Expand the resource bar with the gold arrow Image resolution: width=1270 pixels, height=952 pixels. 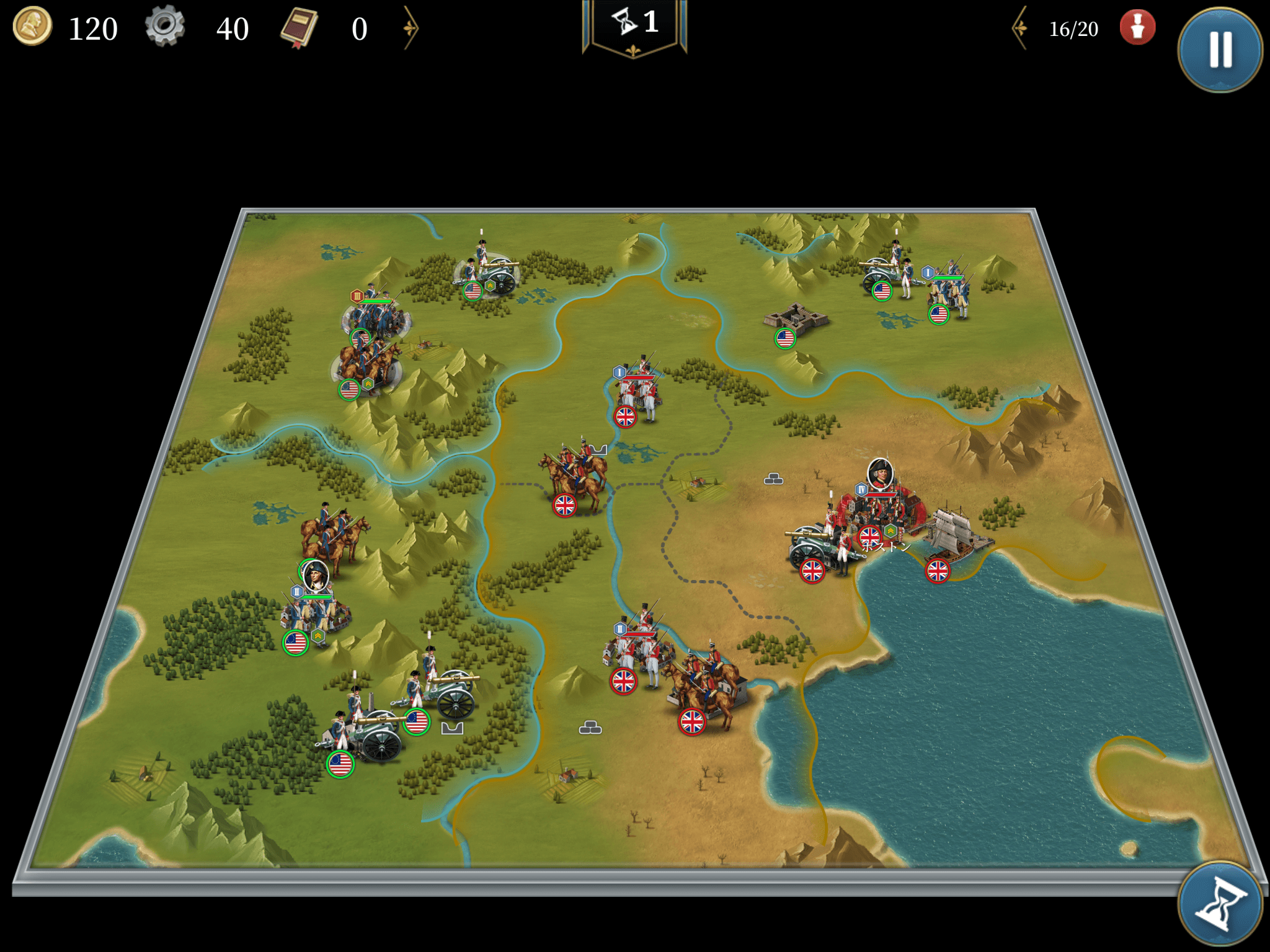pyautogui.click(x=411, y=28)
